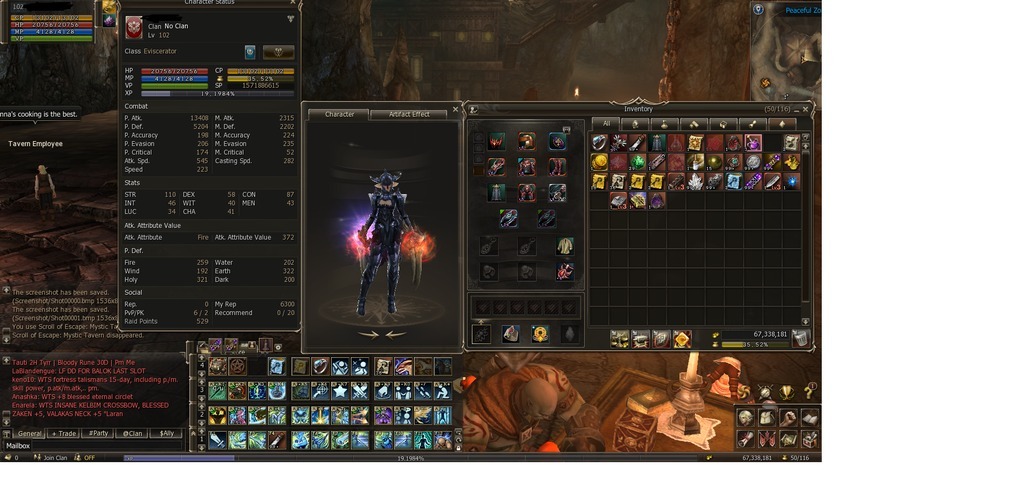Click the white crystal cluster inventory item
This screenshot has height=483, width=1024.
pos(694,181)
